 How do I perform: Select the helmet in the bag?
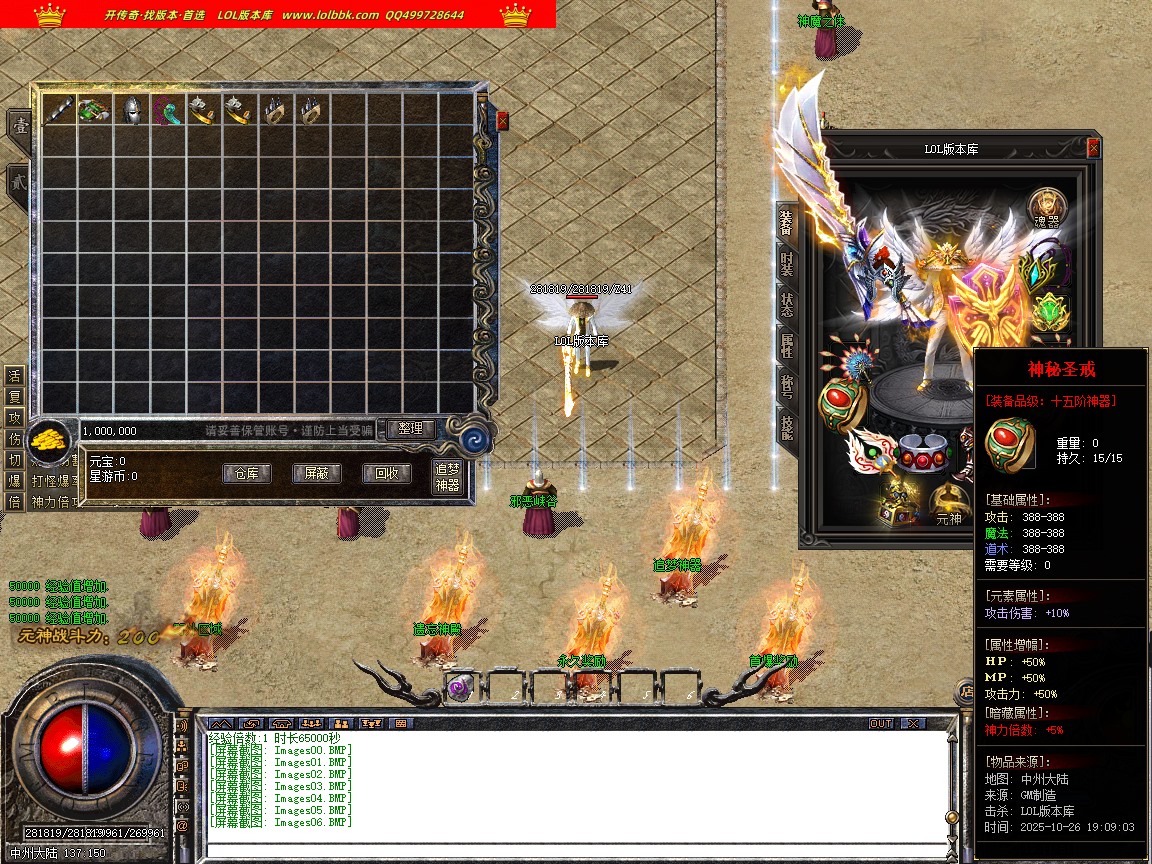[x=130, y=111]
